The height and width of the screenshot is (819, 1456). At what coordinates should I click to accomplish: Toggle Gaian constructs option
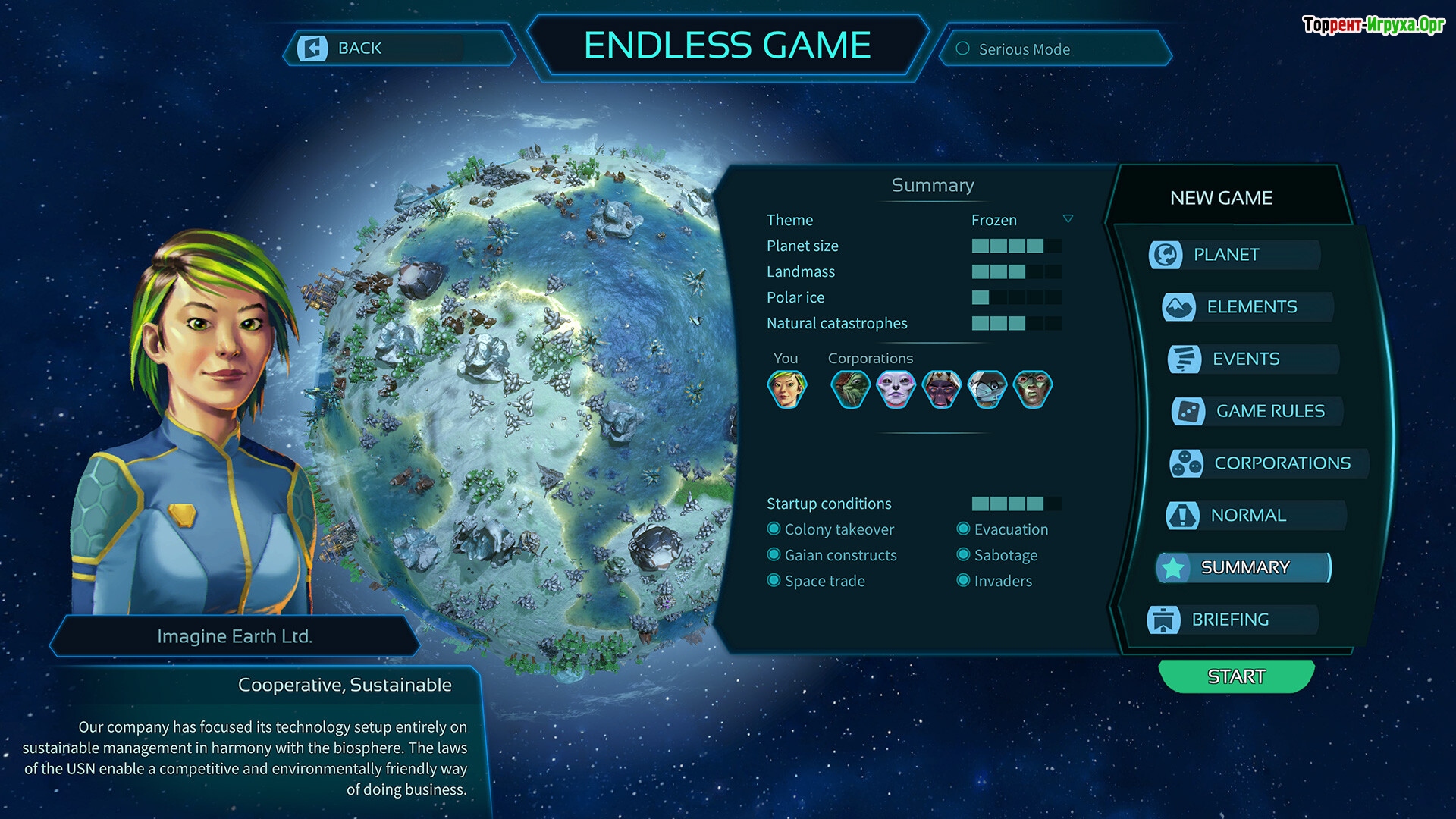(x=774, y=555)
